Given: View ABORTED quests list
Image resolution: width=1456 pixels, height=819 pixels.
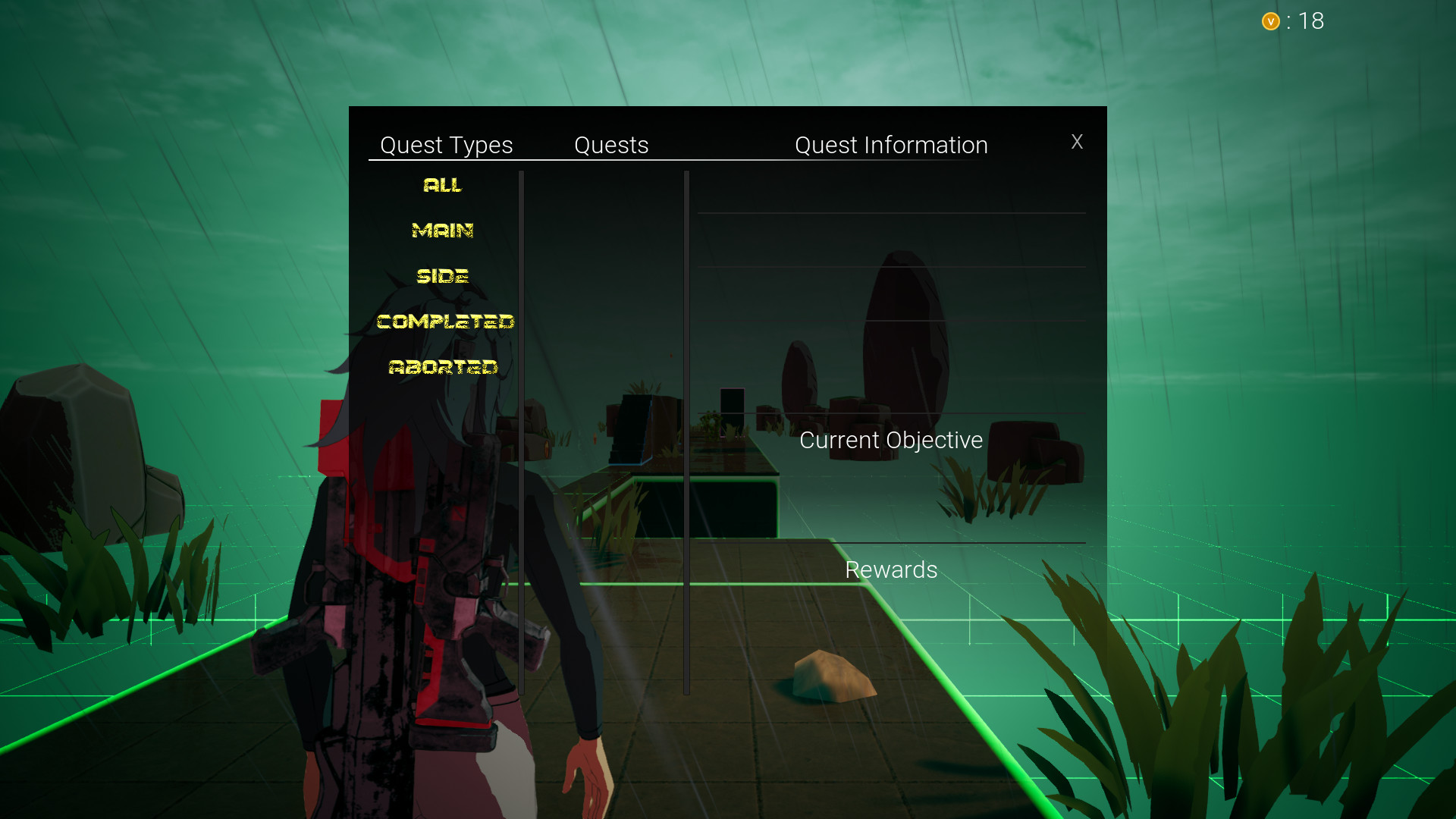Looking at the screenshot, I should (x=444, y=366).
